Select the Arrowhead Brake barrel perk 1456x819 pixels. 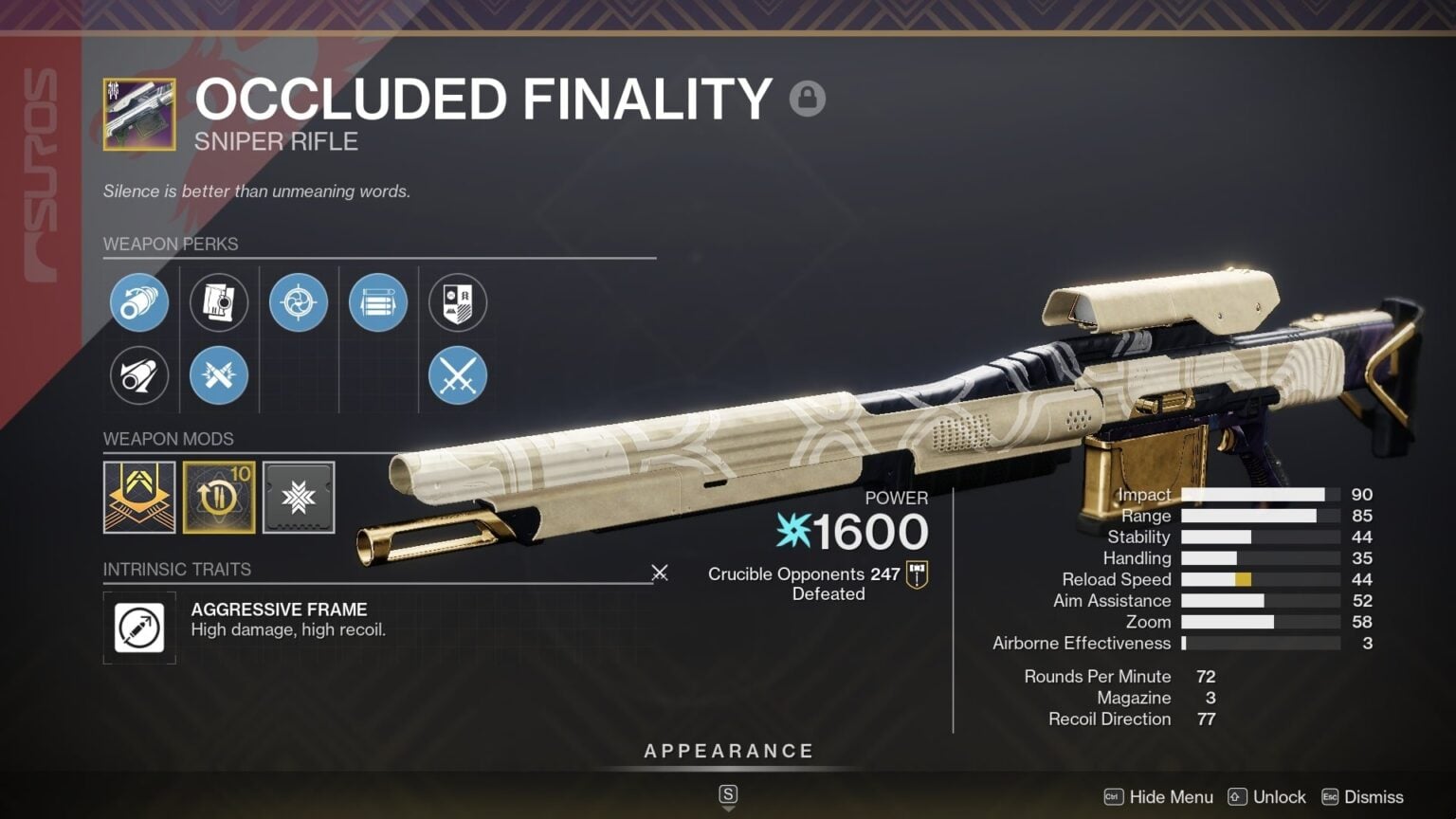[x=139, y=301]
